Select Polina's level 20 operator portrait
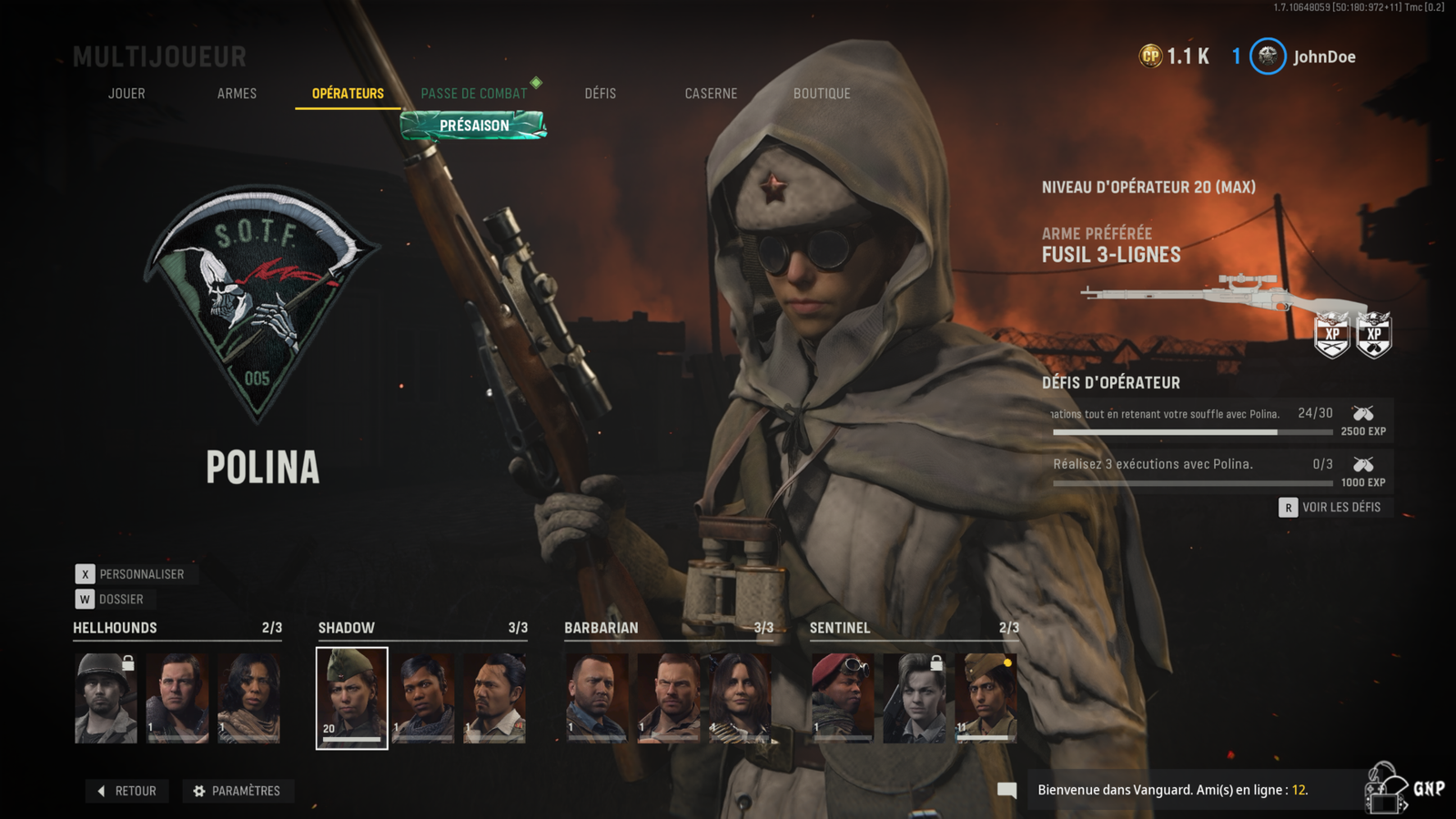 (x=352, y=698)
